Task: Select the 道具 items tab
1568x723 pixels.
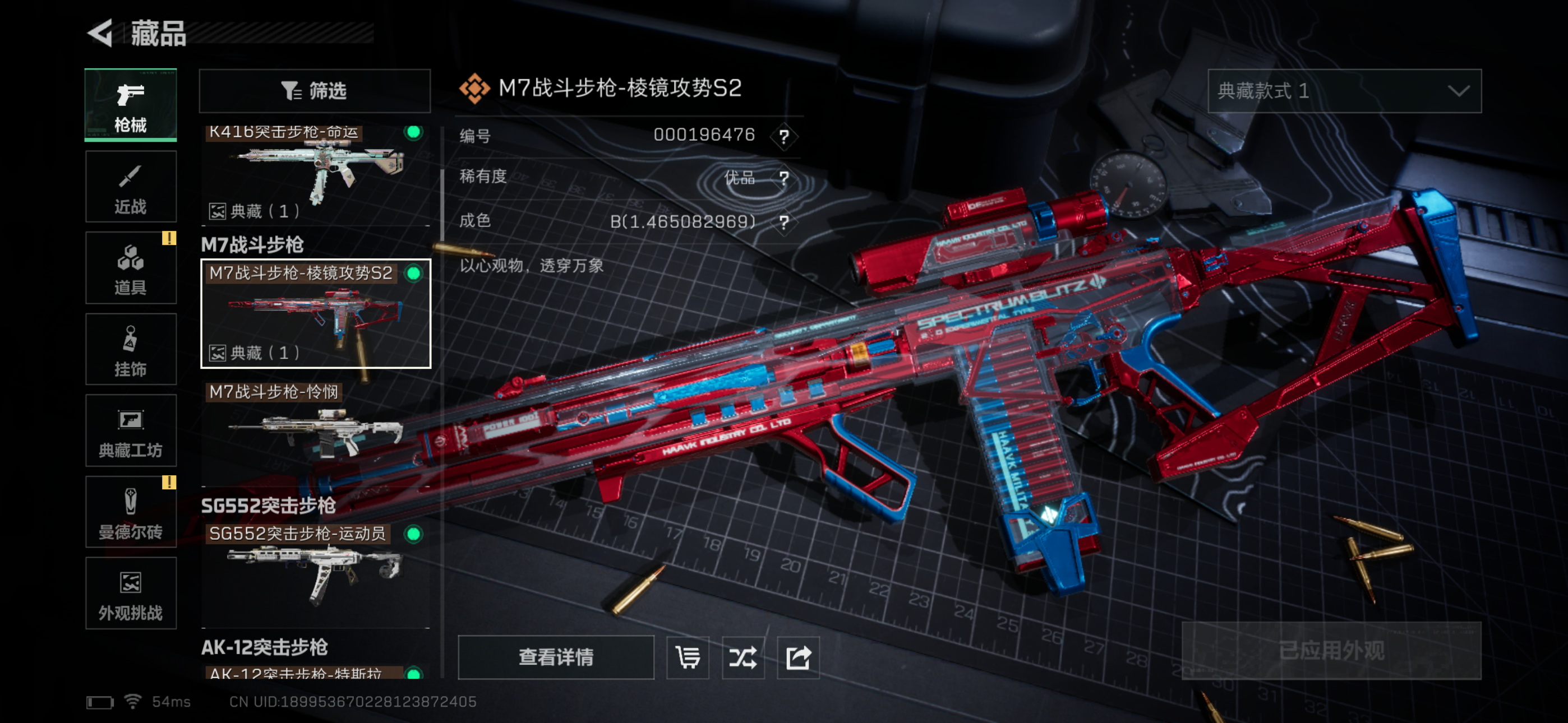Action: (x=131, y=268)
